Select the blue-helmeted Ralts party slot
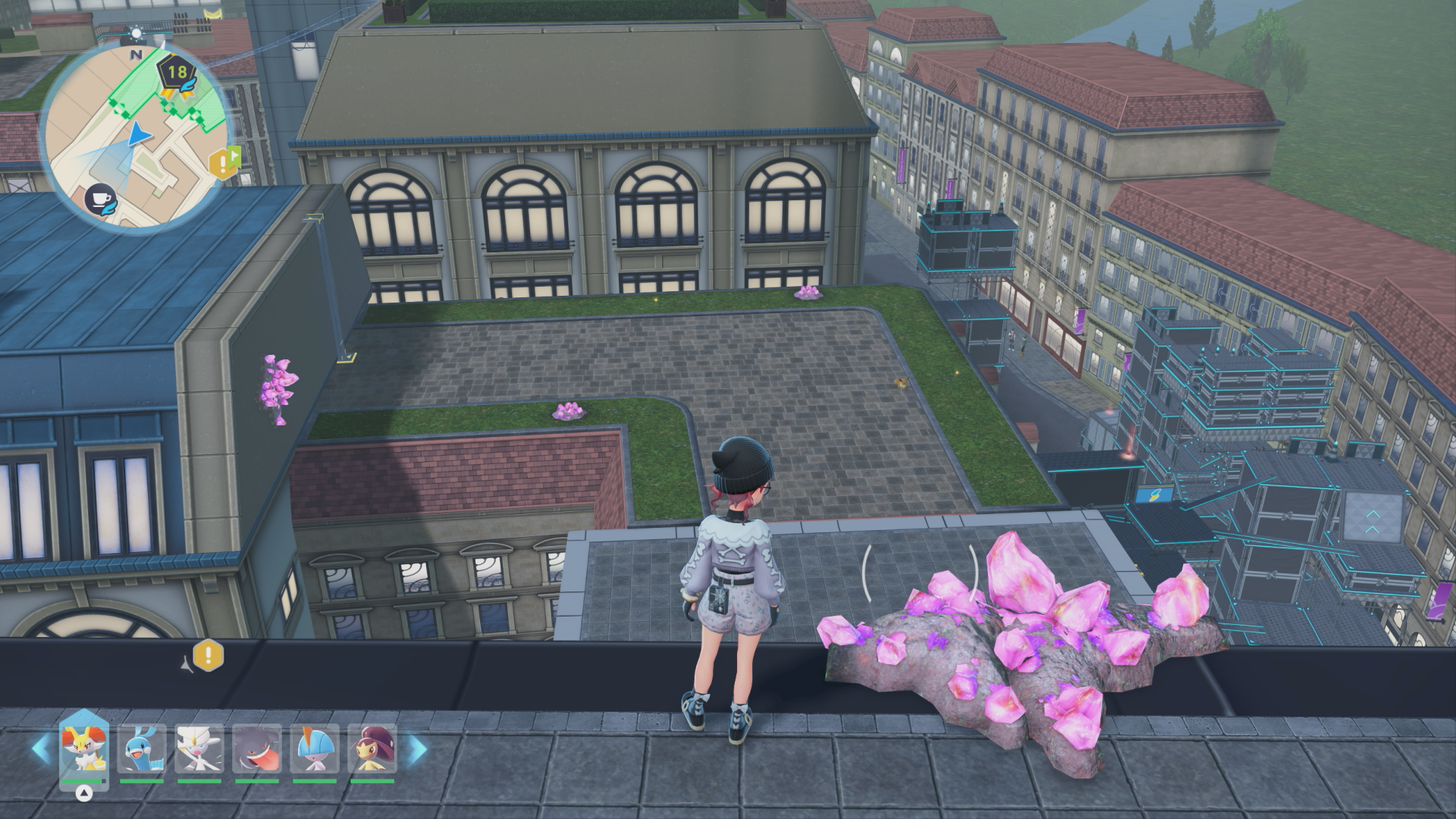Image resolution: width=1456 pixels, height=819 pixels. pyautogui.click(x=315, y=749)
